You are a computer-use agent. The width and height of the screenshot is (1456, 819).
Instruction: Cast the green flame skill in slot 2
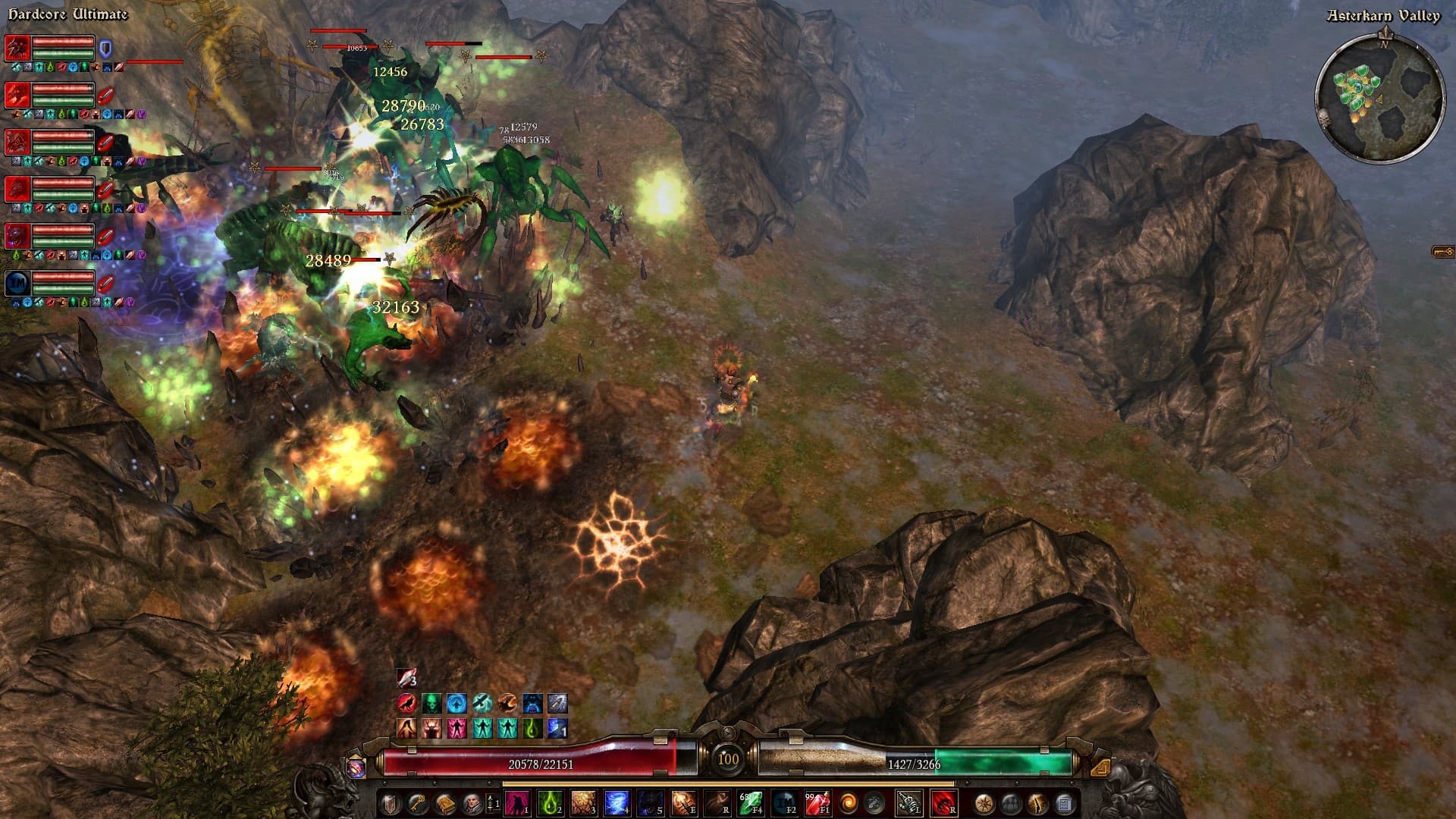click(x=550, y=803)
